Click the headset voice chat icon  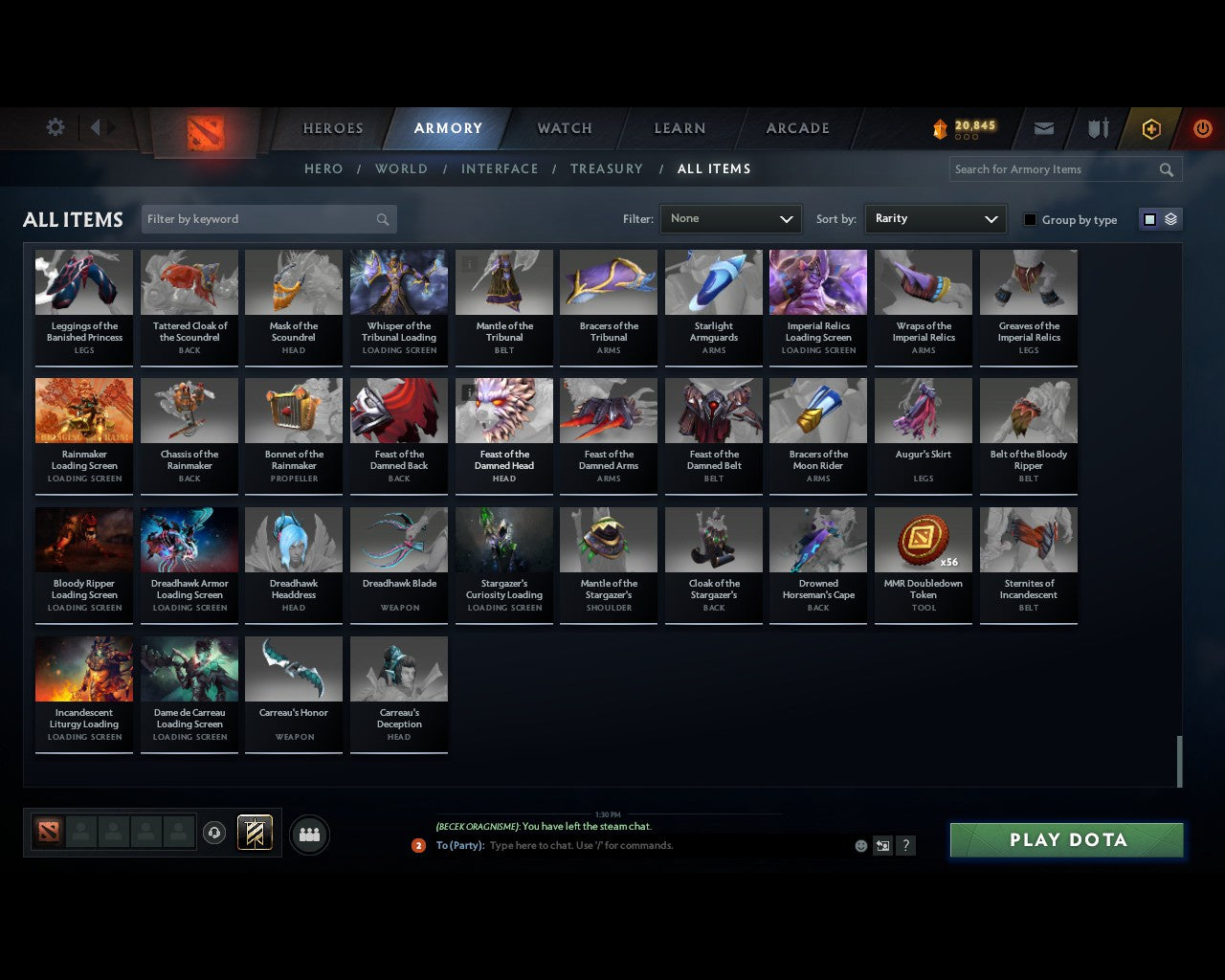(x=213, y=833)
